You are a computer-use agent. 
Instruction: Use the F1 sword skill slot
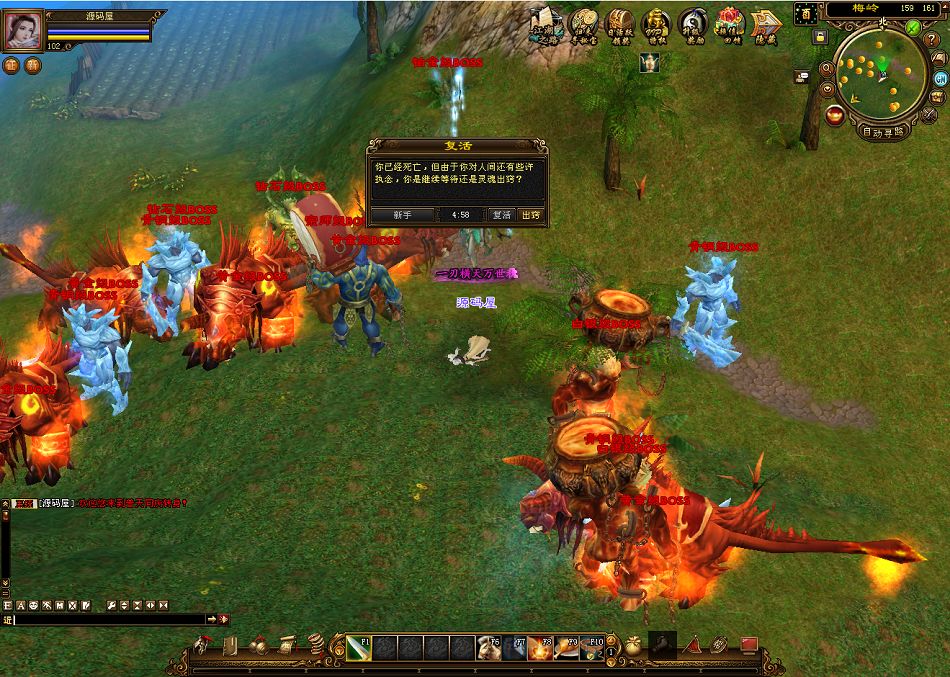[359, 647]
